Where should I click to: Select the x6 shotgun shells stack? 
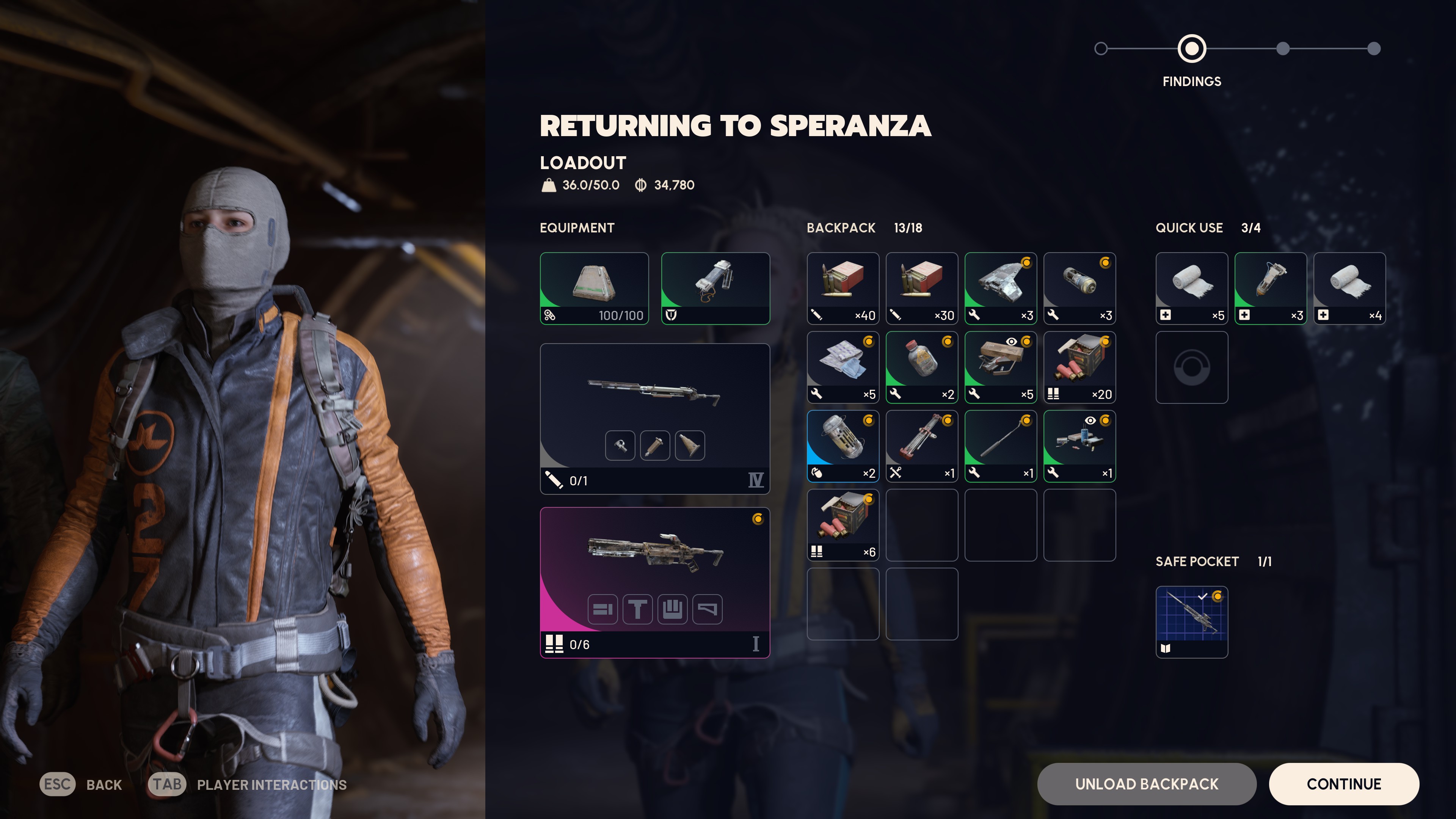pos(843,525)
